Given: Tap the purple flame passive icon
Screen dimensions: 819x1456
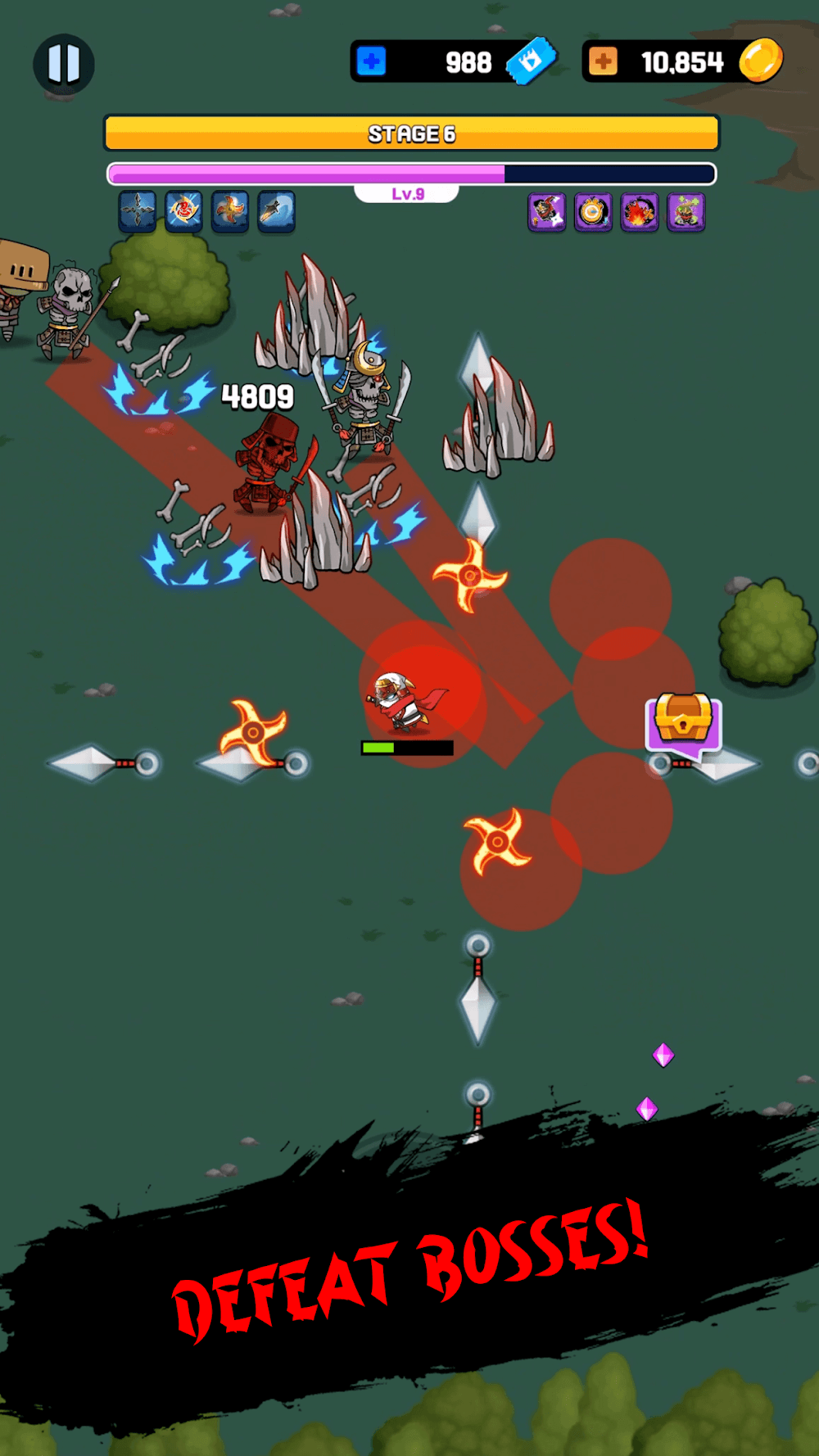Looking at the screenshot, I should [640, 213].
